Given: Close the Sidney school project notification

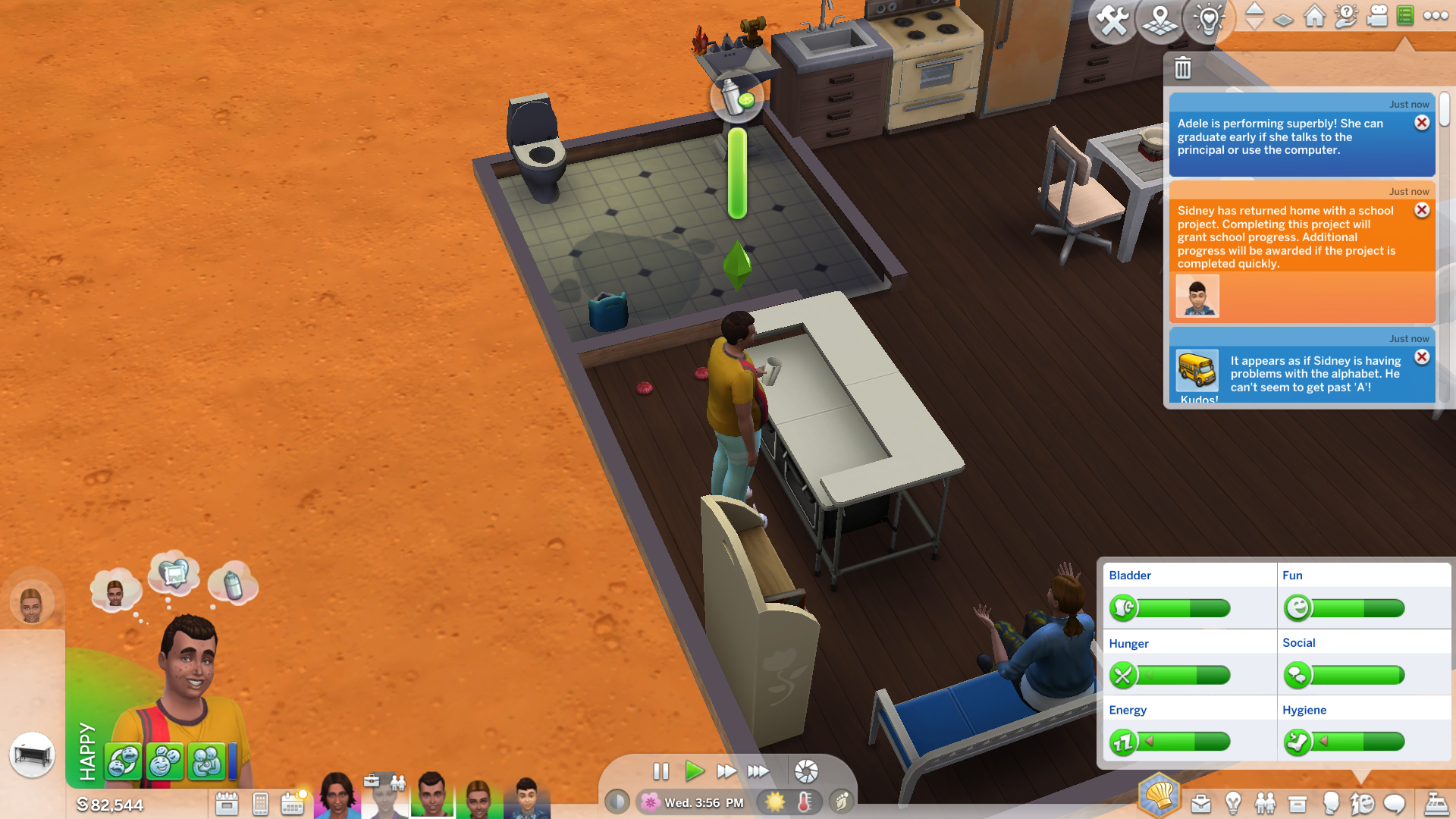Looking at the screenshot, I should pos(1422,210).
